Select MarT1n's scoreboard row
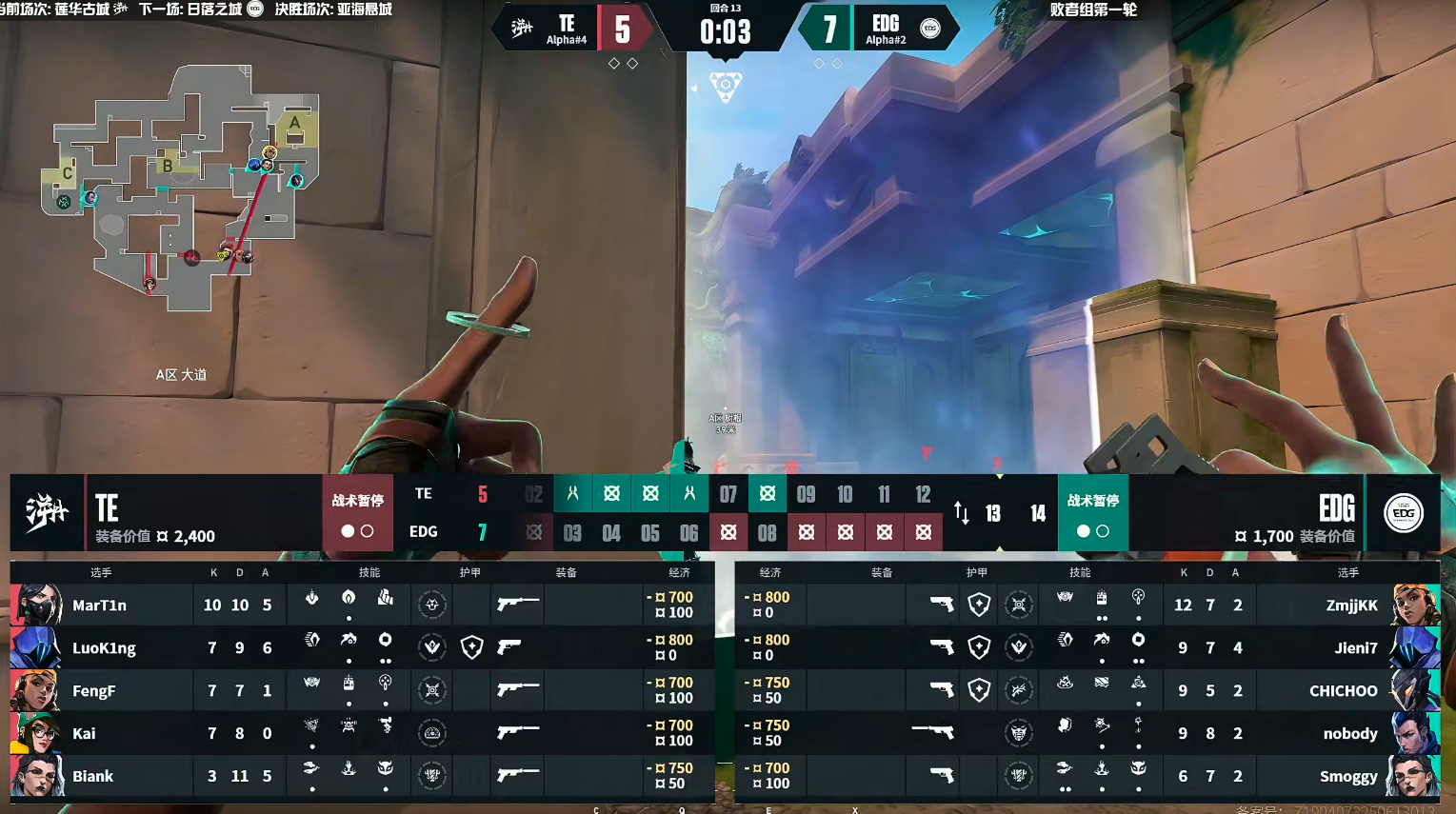Screen dimensions: 1456x814 pyautogui.click(x=99, y=606)
